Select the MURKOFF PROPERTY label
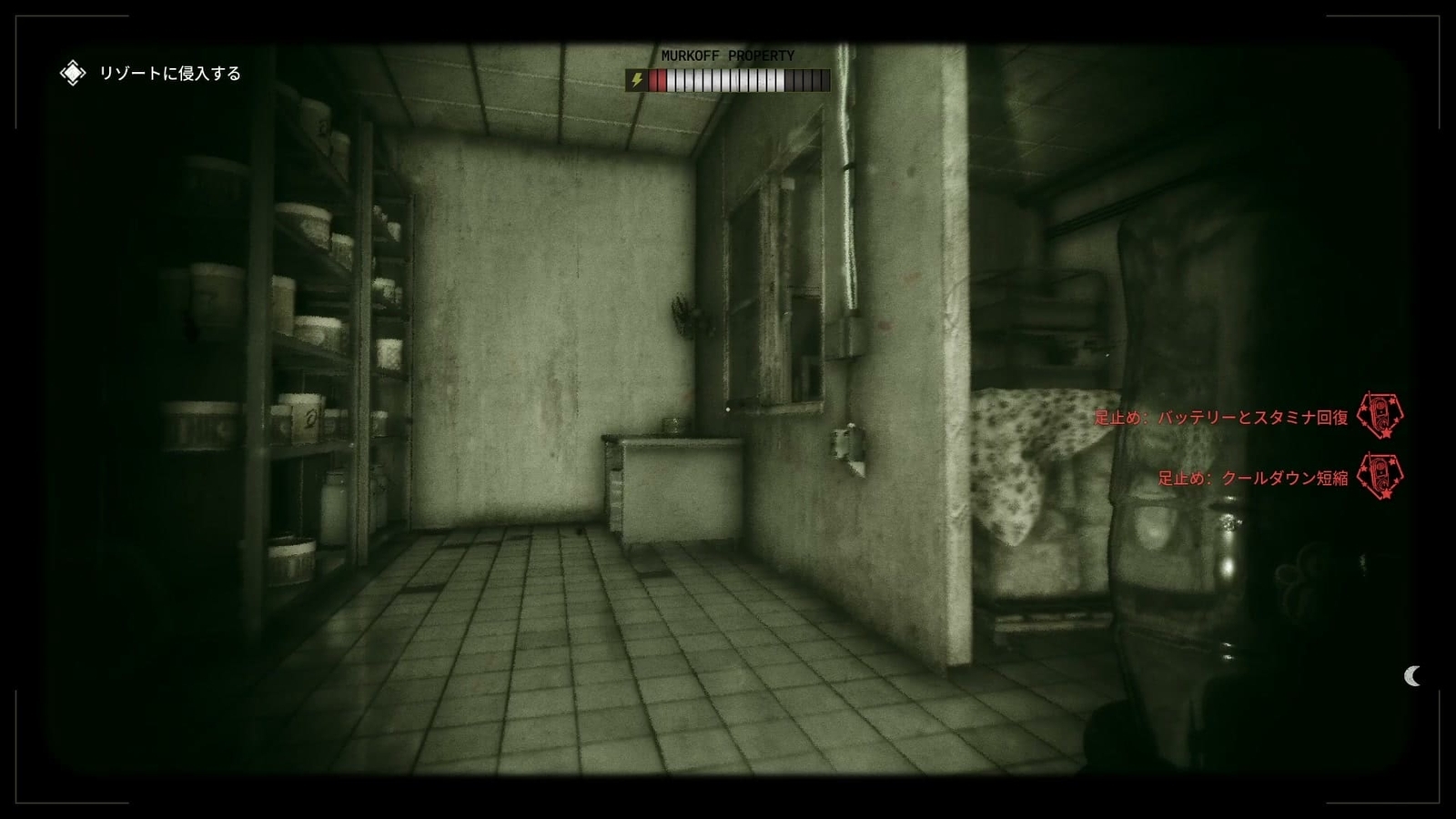The height and width of the screenshot is (819, 1456). click(x=727, y=55)
